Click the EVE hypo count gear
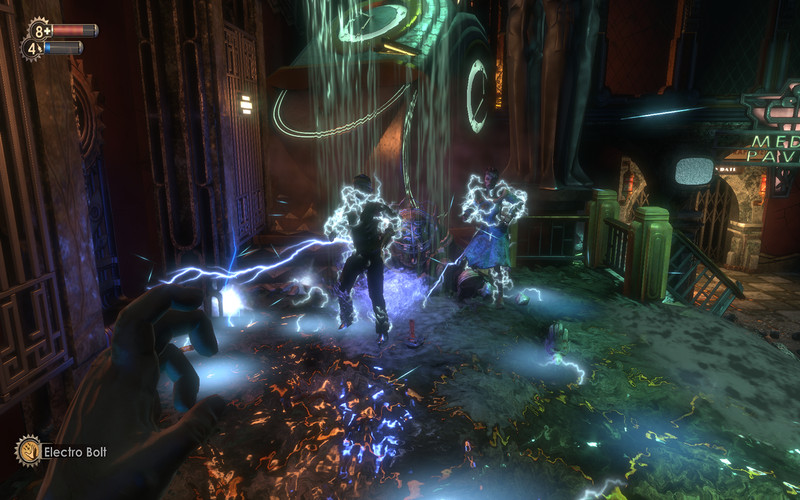Image resolution: width=800 pixels, height=500 pixels. click(31, 48)
